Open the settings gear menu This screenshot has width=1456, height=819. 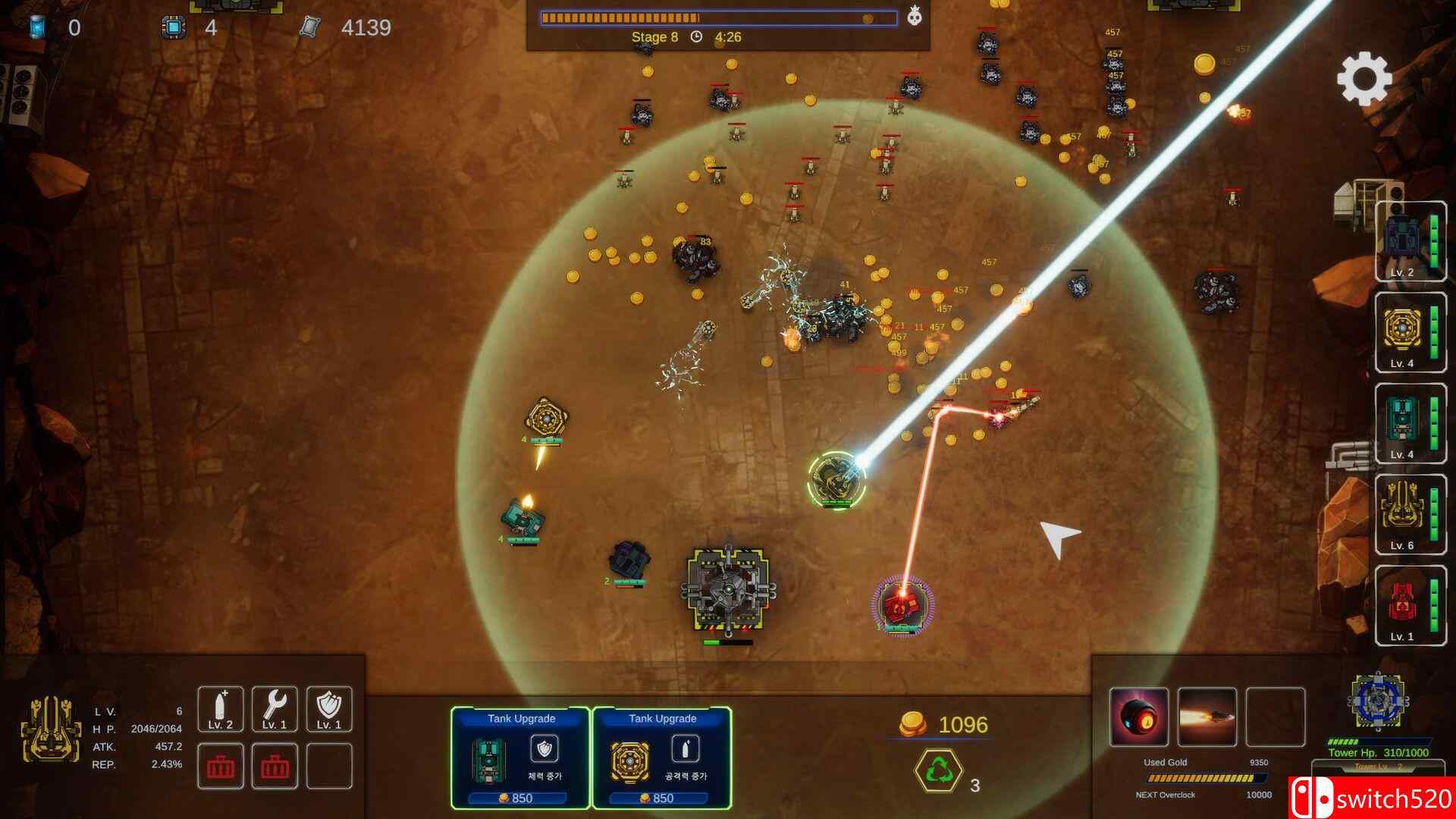(x=1364, y=78)
